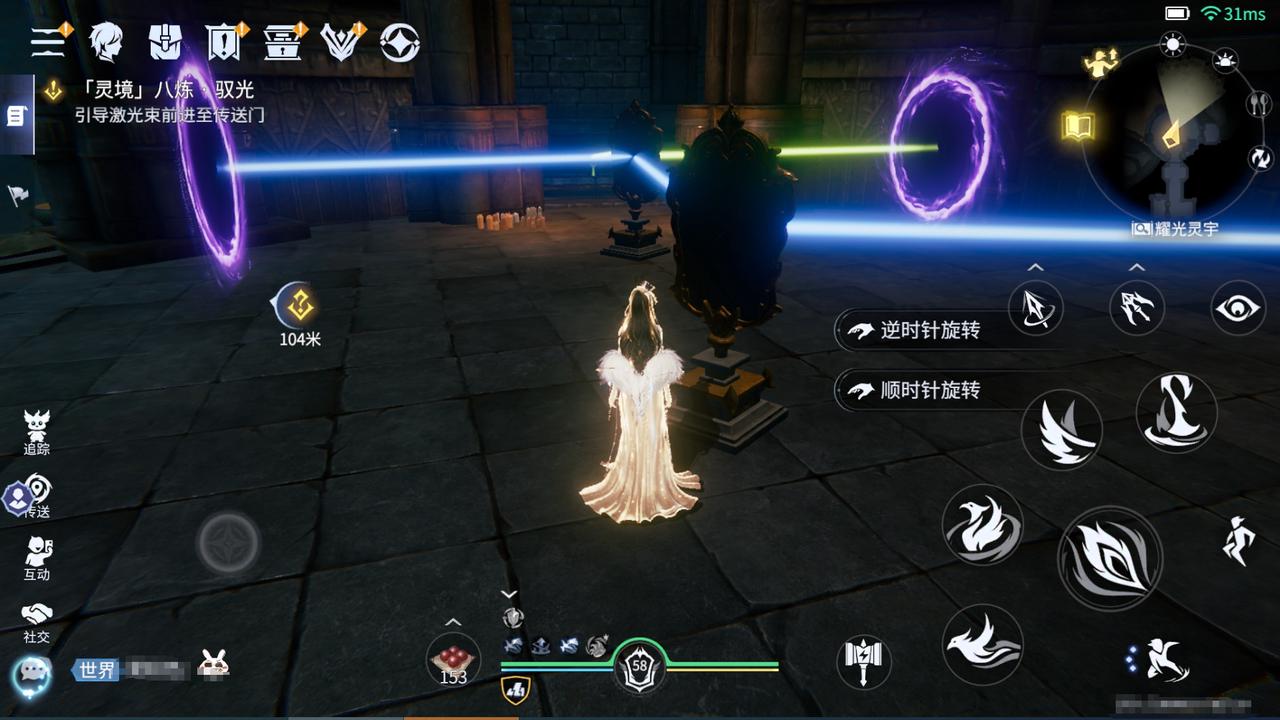Open the character profile icon
This screenshot has width=1280, height=720.
tap(105, 42)
